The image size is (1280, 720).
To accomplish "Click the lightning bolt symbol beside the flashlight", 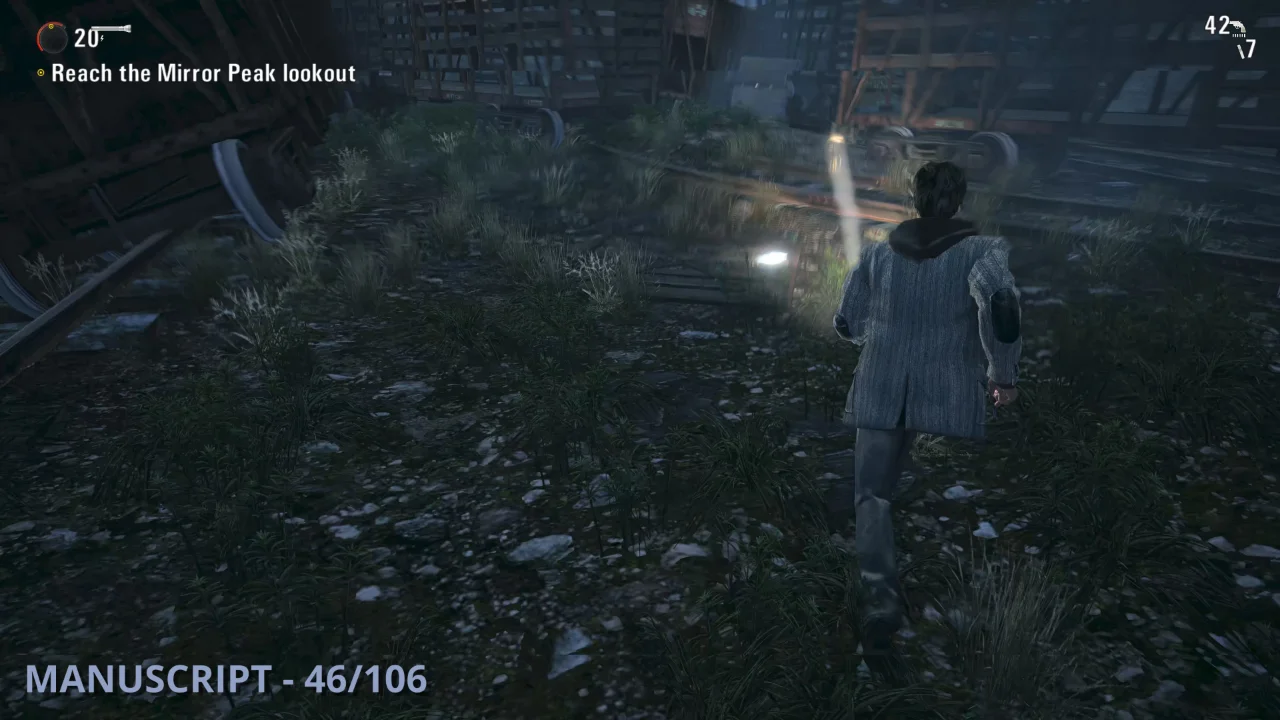I will pos(102,38).
